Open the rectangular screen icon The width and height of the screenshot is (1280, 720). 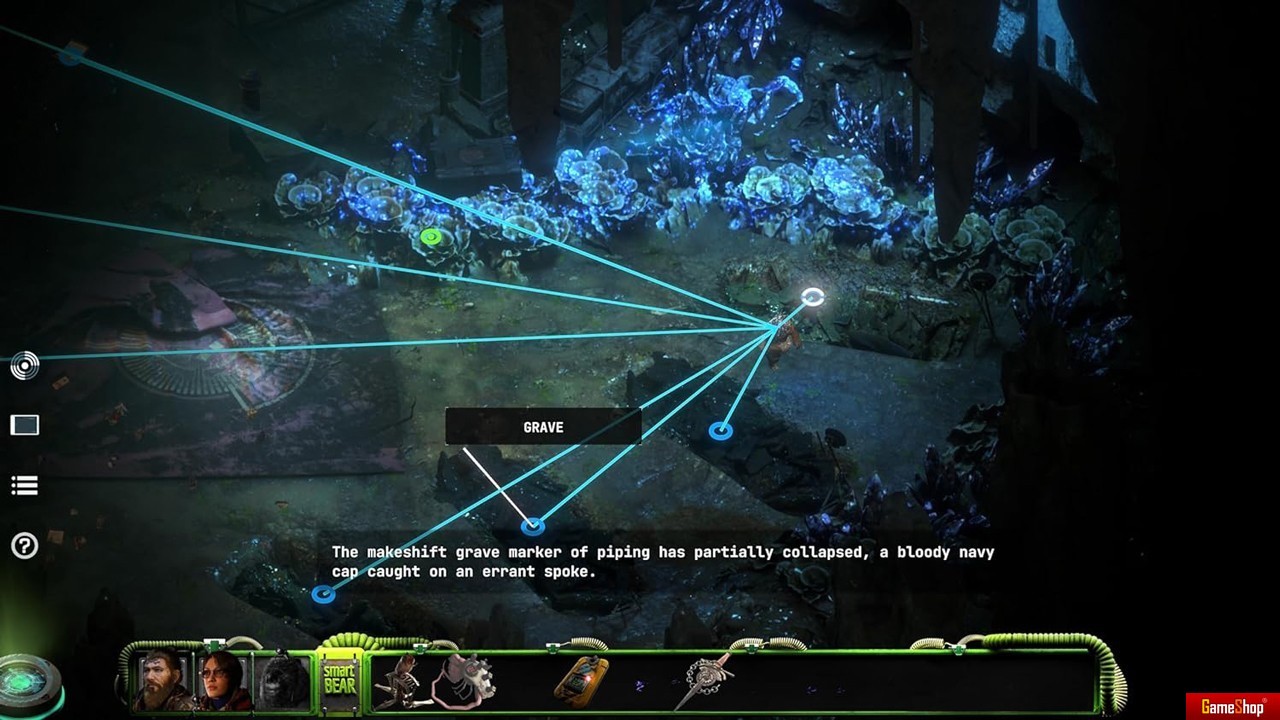click(x=25, y=426)
